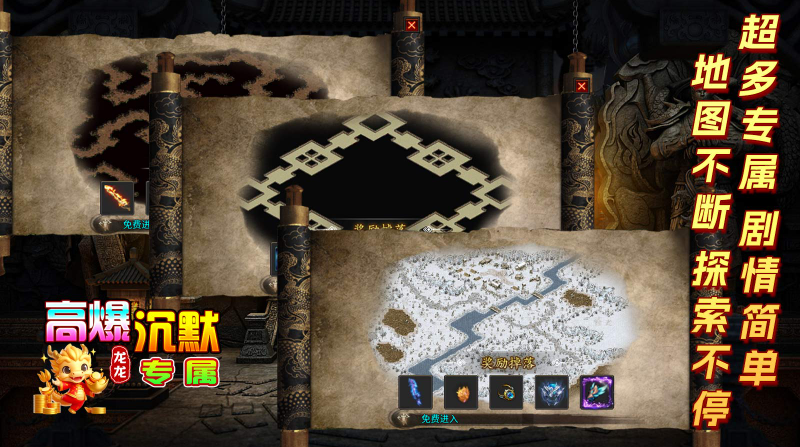The image size is (800, 447).
Task: Select the flaming sword reward icon
Action: click(117, 197)
